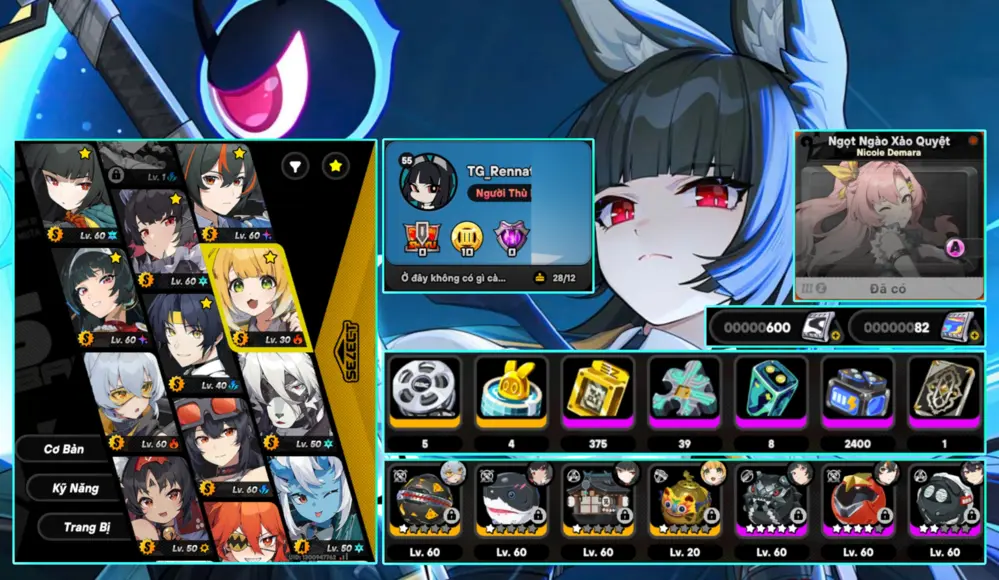This screenshot has width=999, height=580.
Task: Switch to the Kỹ Năng tab
Action: pyautogui.click(x=76, y=488)
